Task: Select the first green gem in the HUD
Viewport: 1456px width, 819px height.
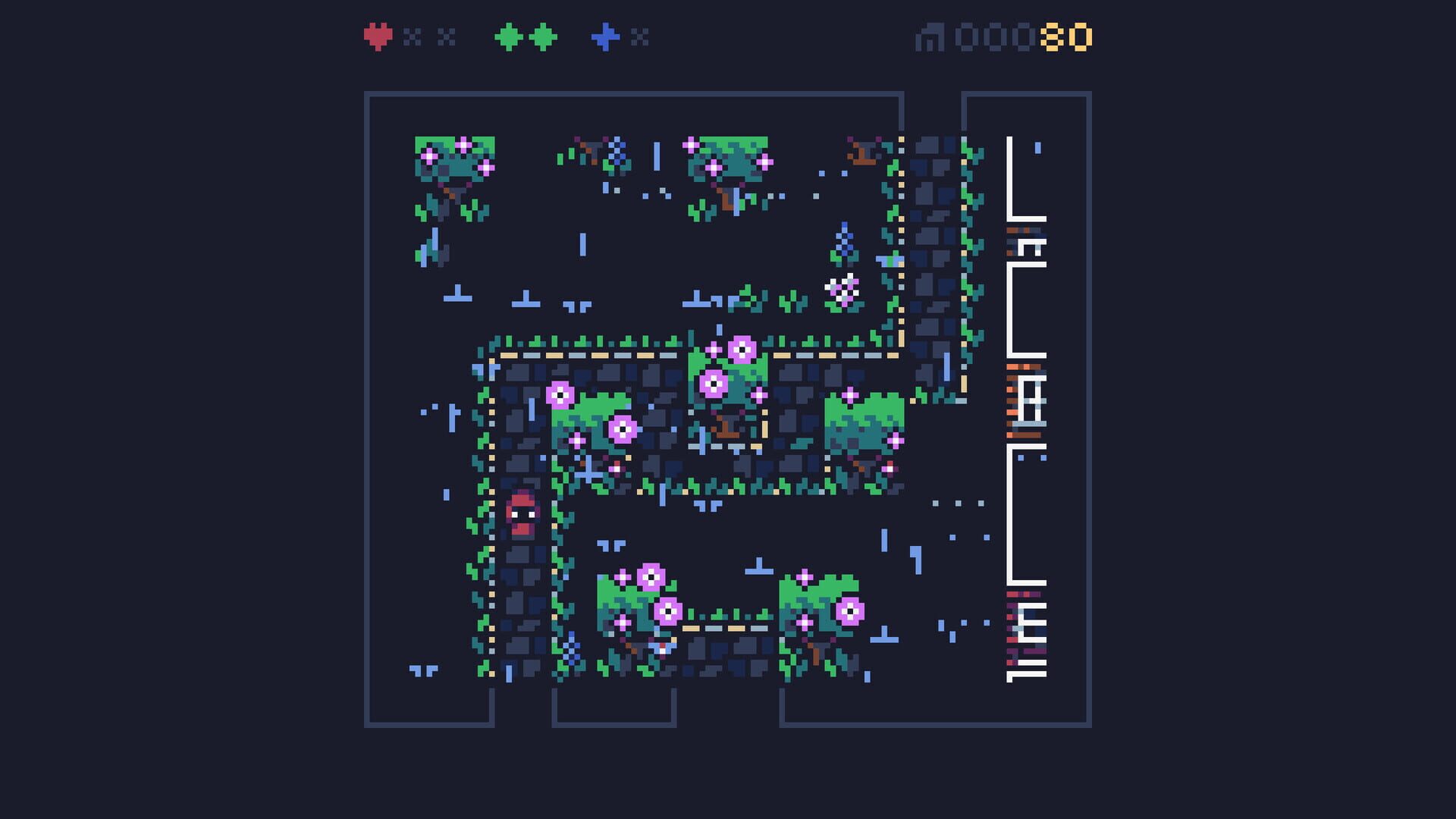Action: tap(507, 36)
